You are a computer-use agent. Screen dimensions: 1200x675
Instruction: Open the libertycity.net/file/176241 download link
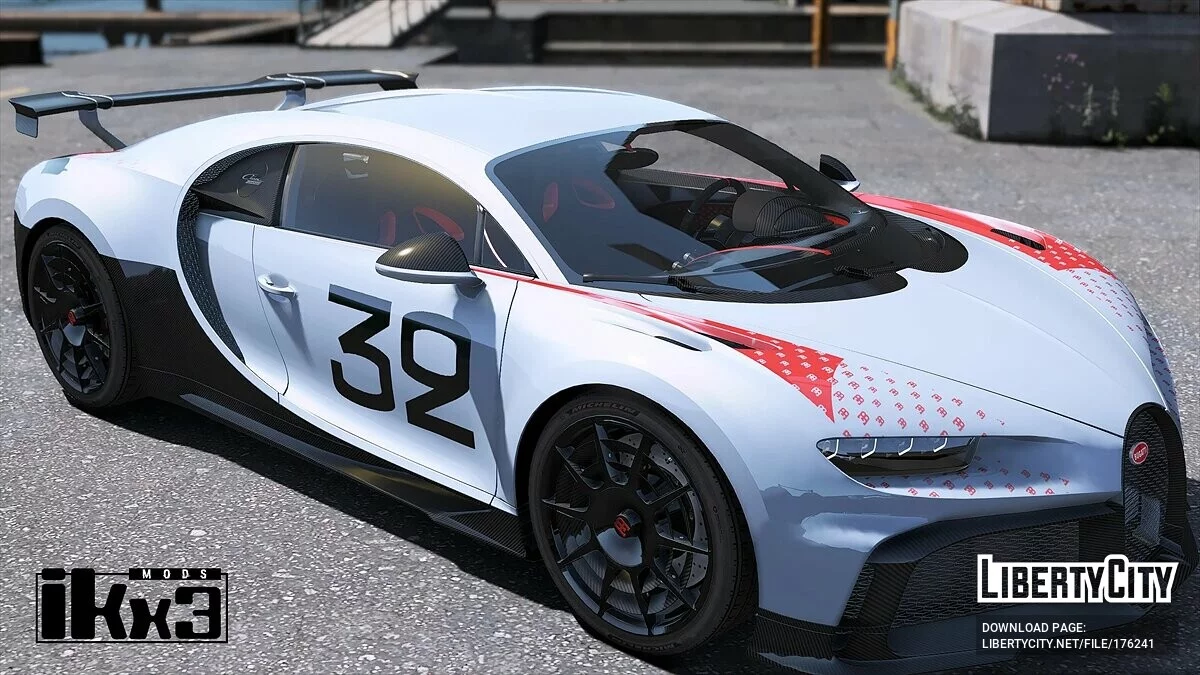(x=1067, y=644)
